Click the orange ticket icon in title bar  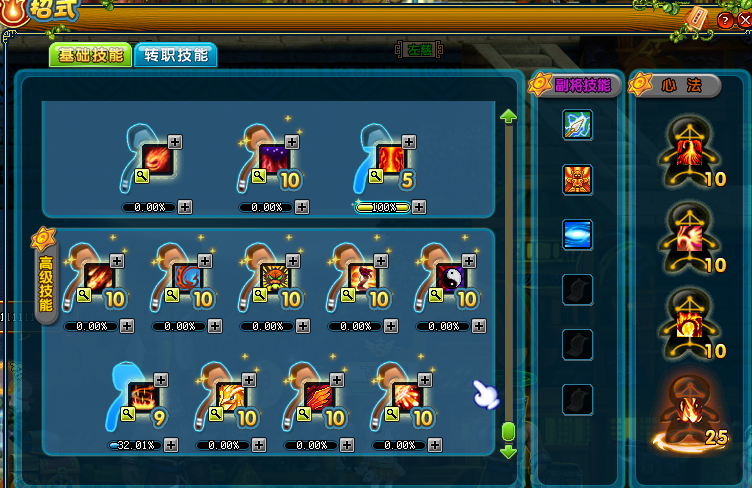[x=698, y=18]
